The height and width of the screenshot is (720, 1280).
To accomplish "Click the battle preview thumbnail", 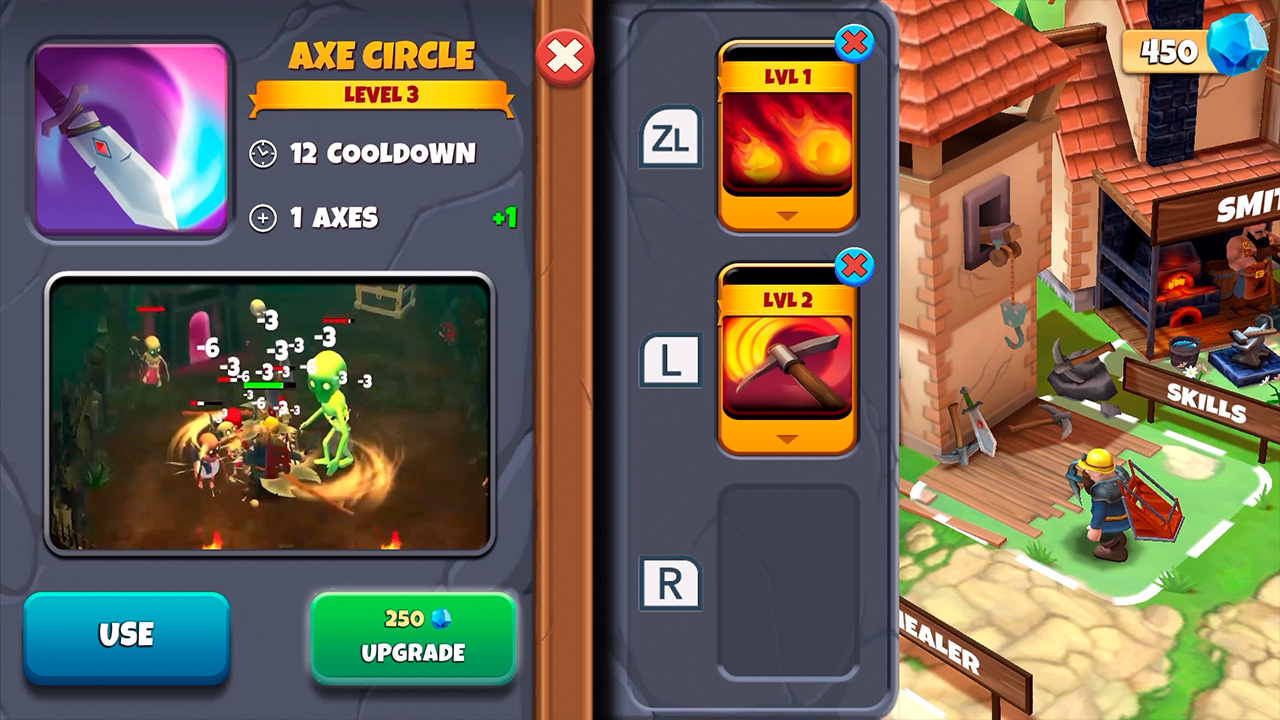I will click(268, 414).
